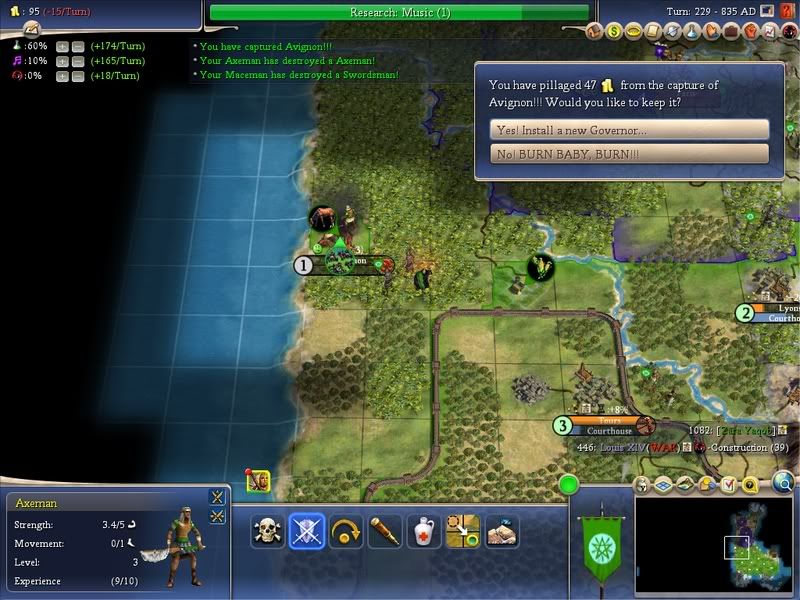Activate the spyglass sentry action
The image size is (800, 600).
click(x=384, y=531)
